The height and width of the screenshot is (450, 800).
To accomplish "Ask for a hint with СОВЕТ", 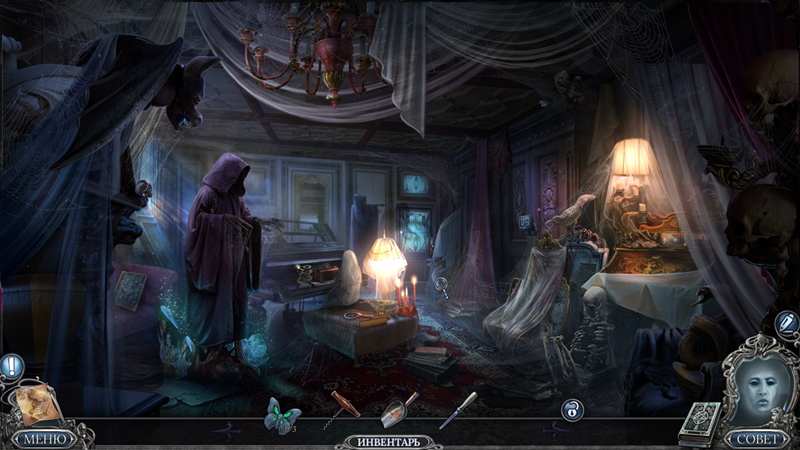I will [x=756, y=438].
